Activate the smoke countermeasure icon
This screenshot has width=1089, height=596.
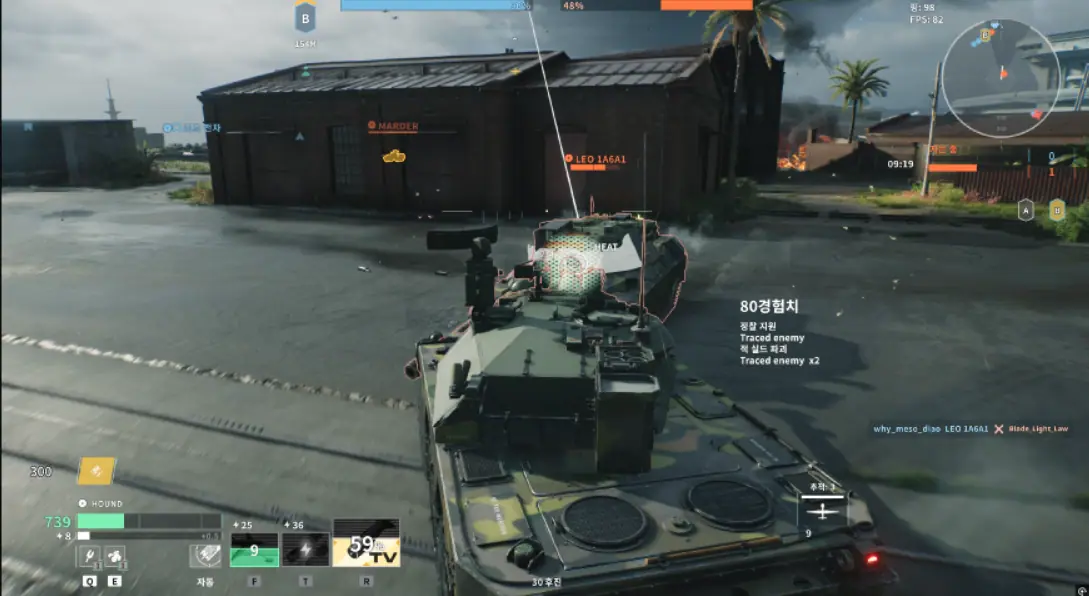coord(115,556)
